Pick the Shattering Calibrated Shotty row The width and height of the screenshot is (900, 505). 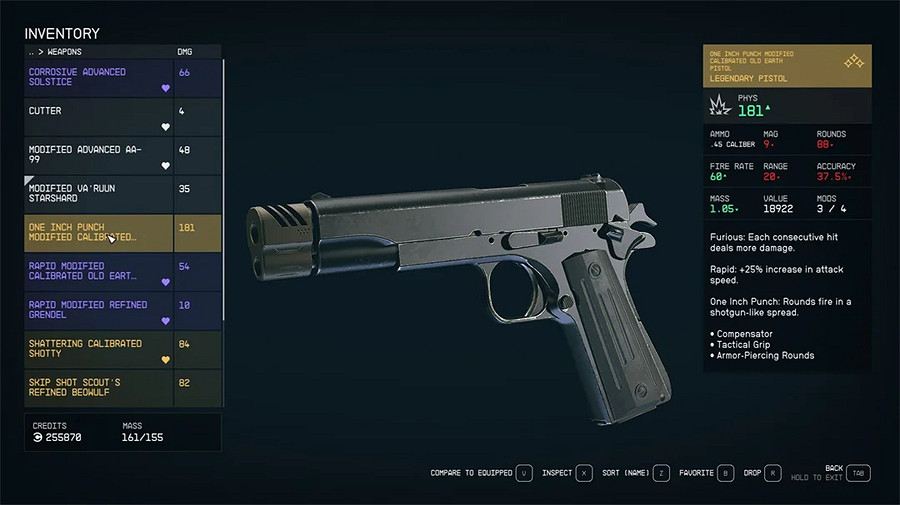(x=98, y=349)
